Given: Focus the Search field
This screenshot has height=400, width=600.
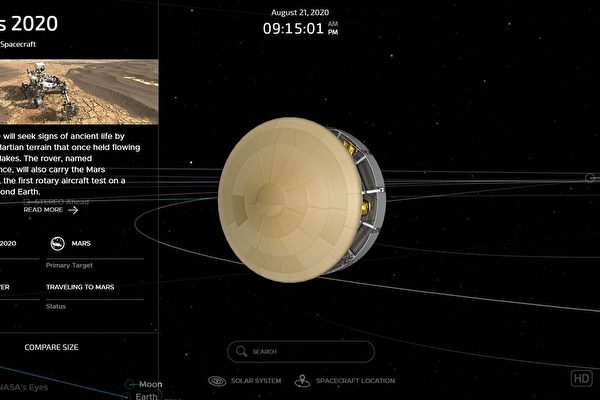Looking at the screenshot, I should (x=300, y=352).
